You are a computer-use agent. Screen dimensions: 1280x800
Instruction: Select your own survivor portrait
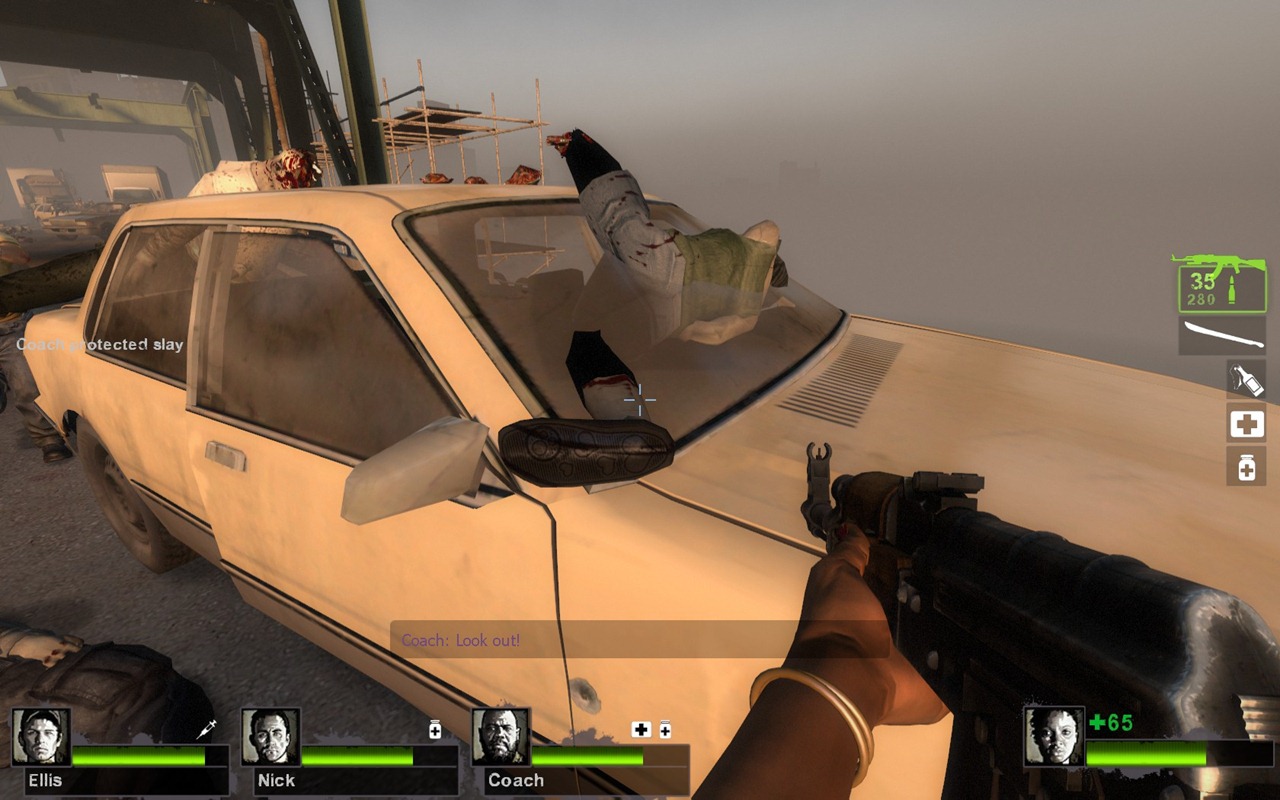pyautogui.click(x=1054, y=737)
